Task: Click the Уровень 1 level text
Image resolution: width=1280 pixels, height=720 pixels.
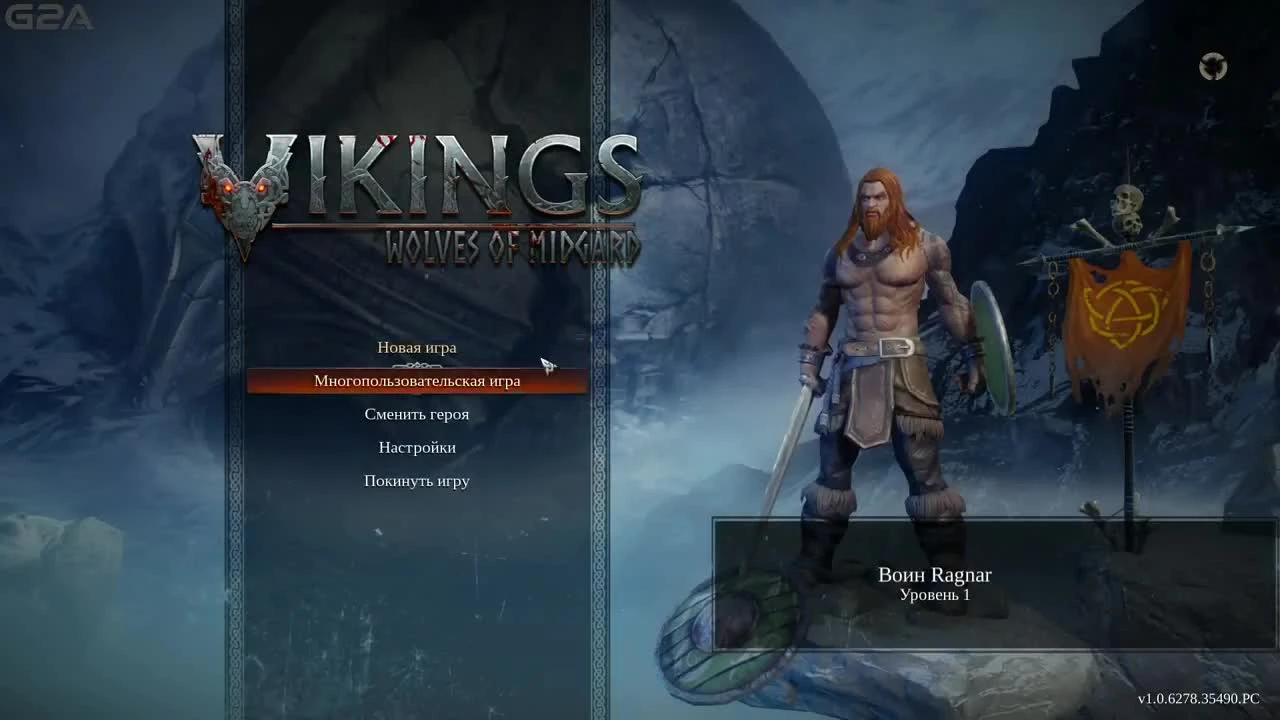Action: click(934, 595)
